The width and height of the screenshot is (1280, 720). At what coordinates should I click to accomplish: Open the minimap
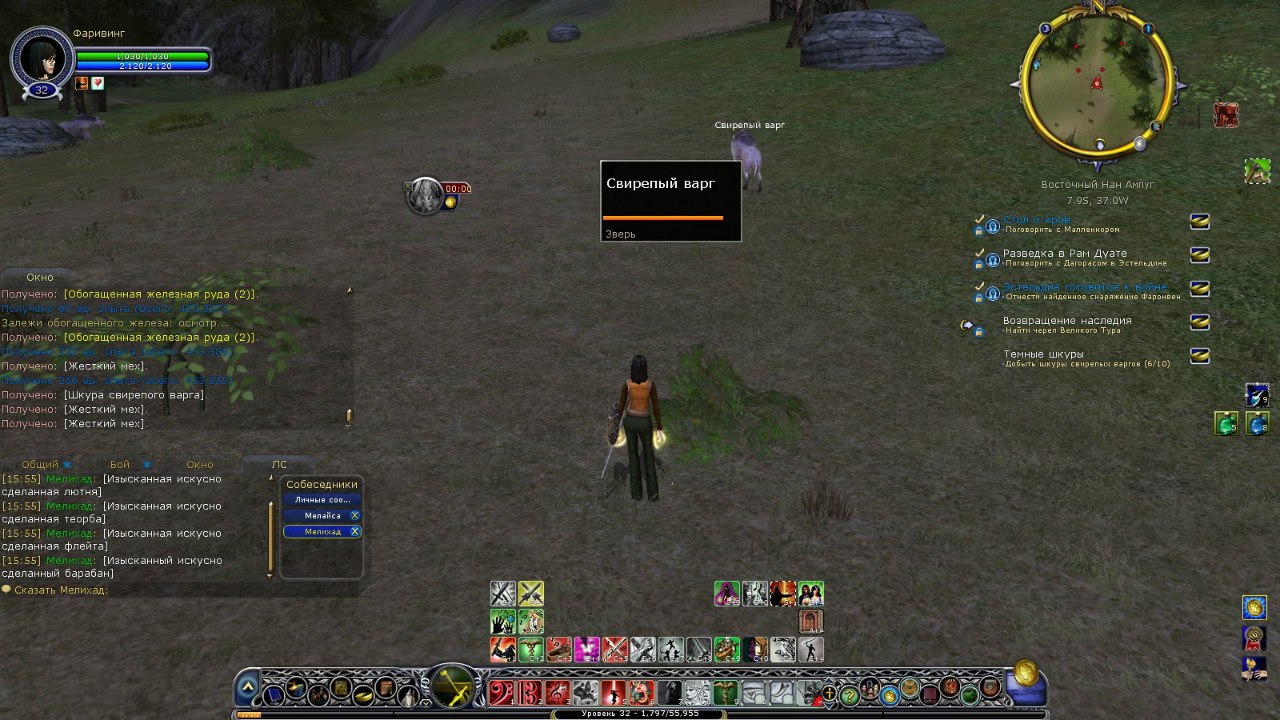click(x=1096, y=83)
